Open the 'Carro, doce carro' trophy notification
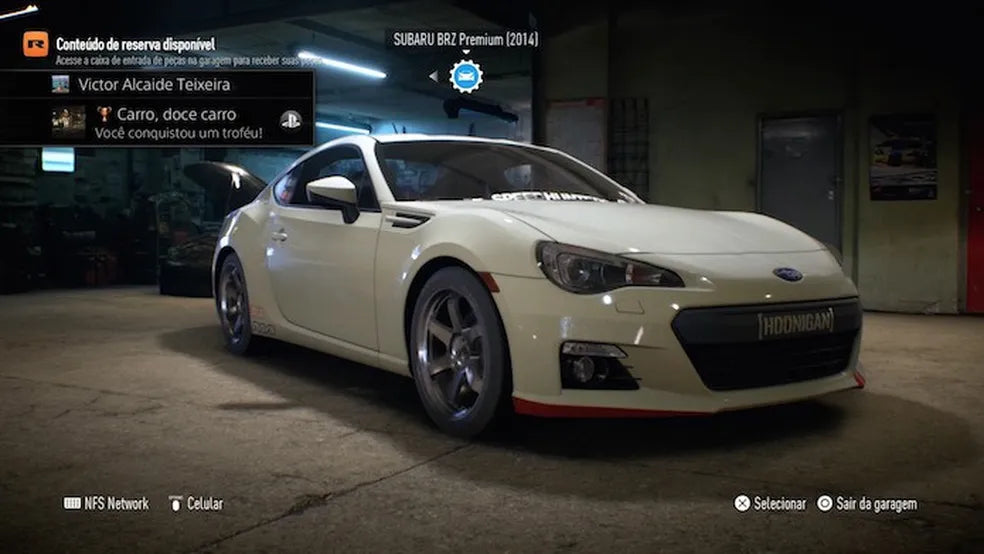The width and height of the screenshot is (984, 554). (x=177, y=122)
